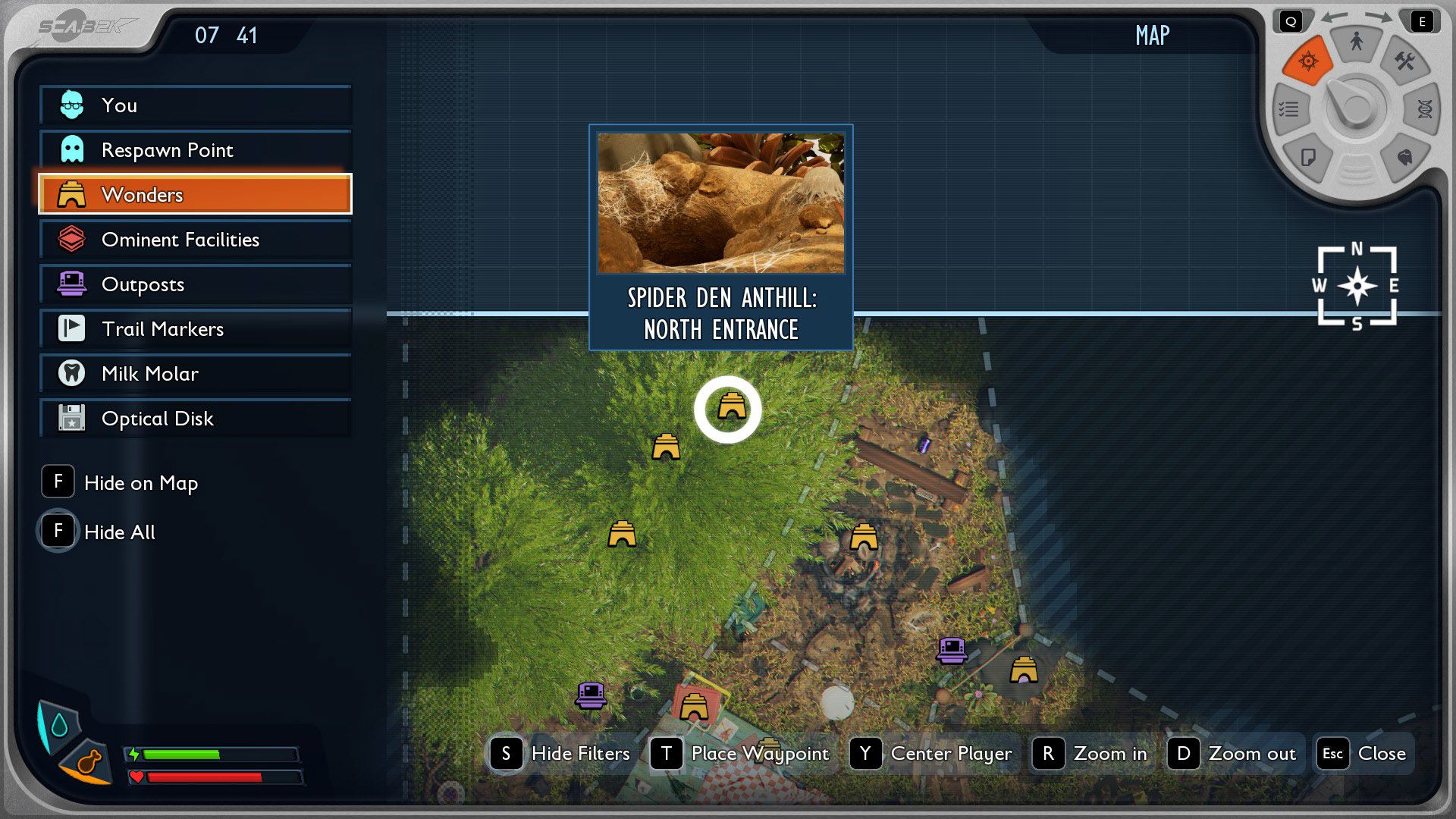Choose the Trail Markers filter

[x=195, y=329]
